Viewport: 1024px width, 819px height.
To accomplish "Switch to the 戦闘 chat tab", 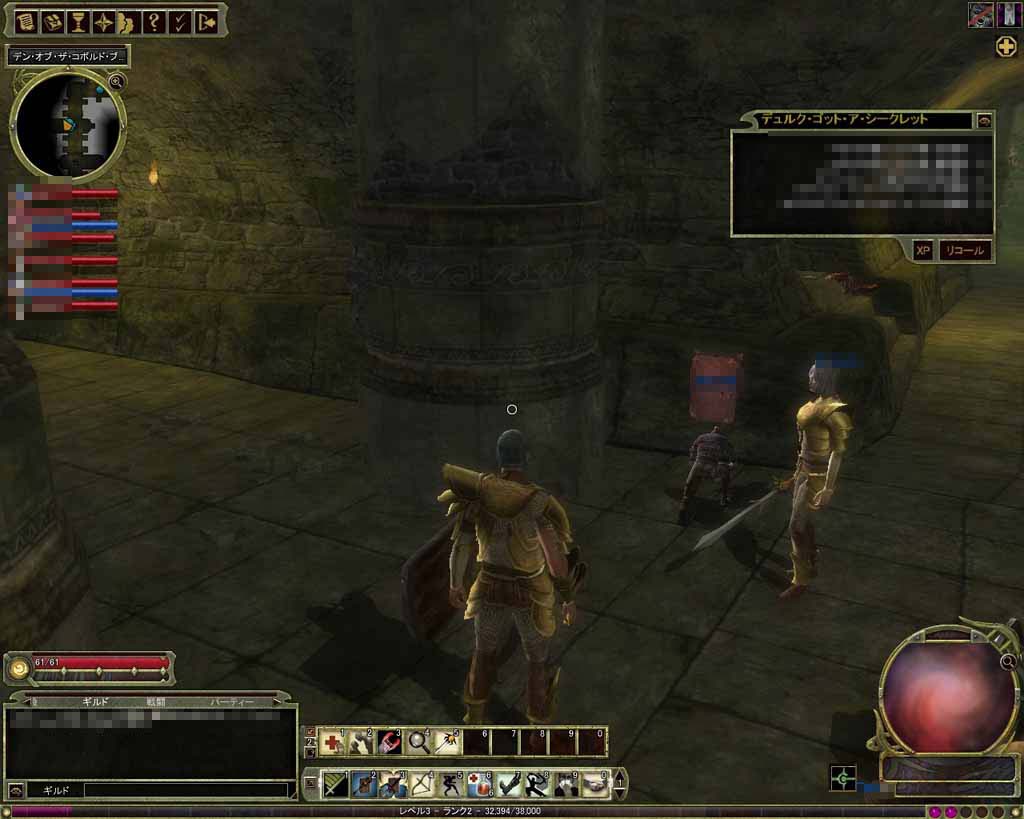I will [155, 703].
